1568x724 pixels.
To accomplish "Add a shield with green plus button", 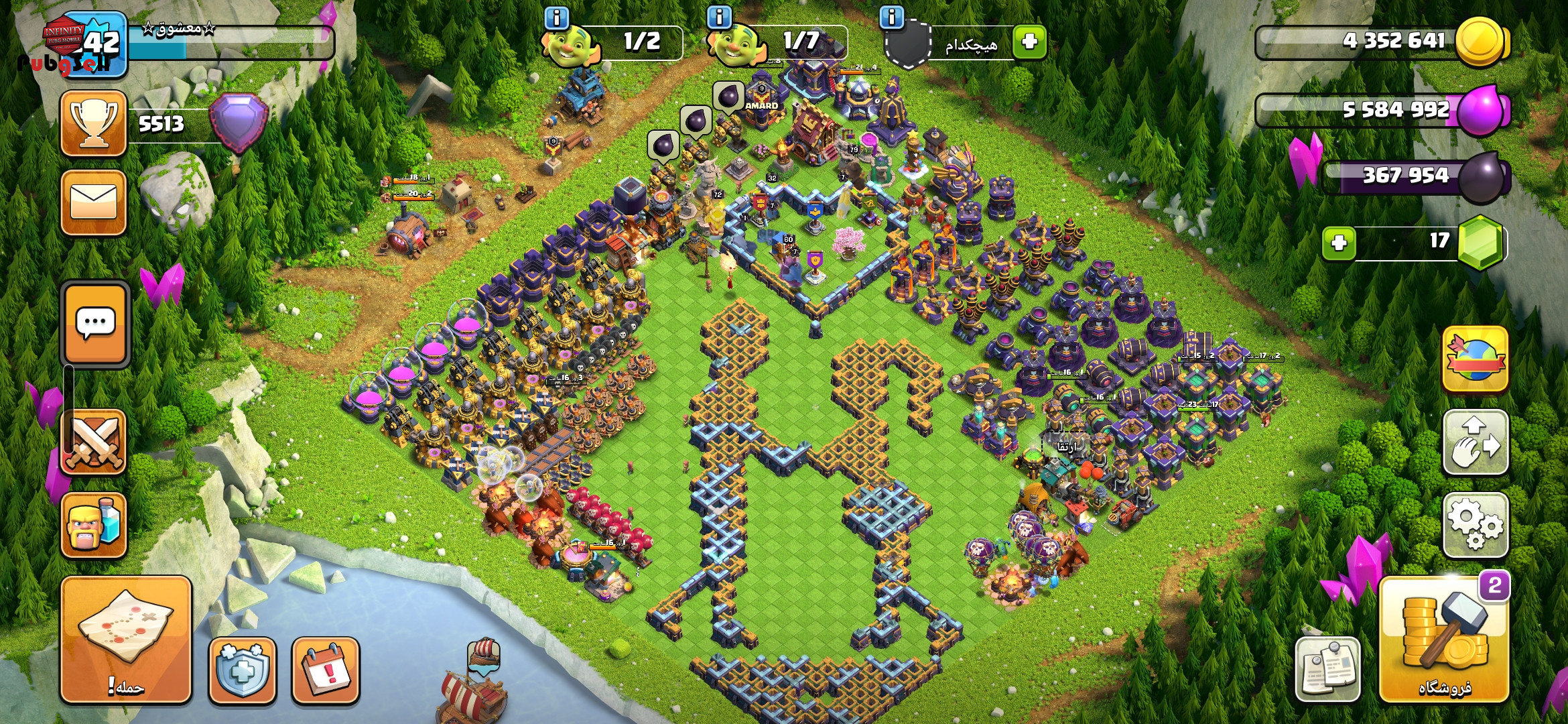I will coord(1029,42).
